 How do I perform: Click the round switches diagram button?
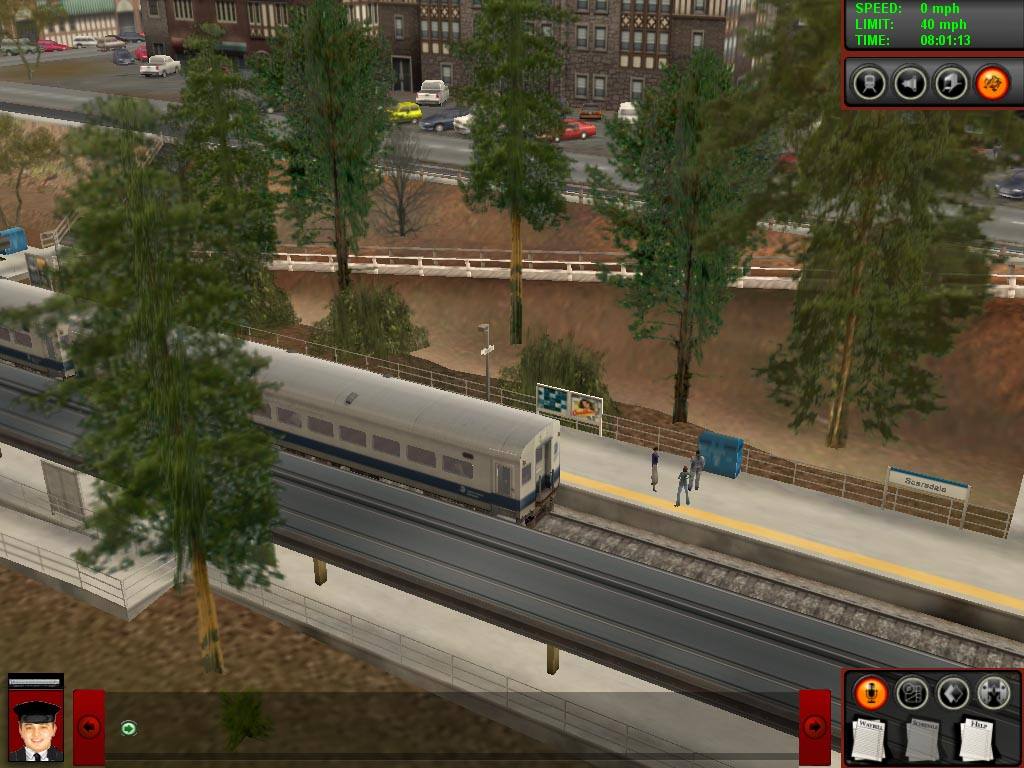[912, 693]
